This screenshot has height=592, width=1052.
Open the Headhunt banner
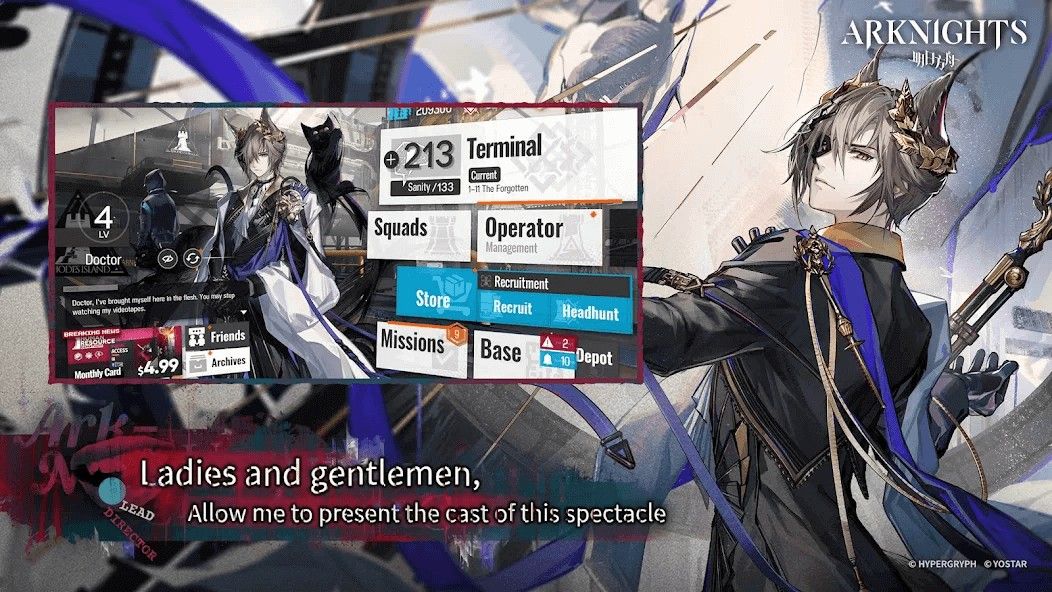coord(590,312)
